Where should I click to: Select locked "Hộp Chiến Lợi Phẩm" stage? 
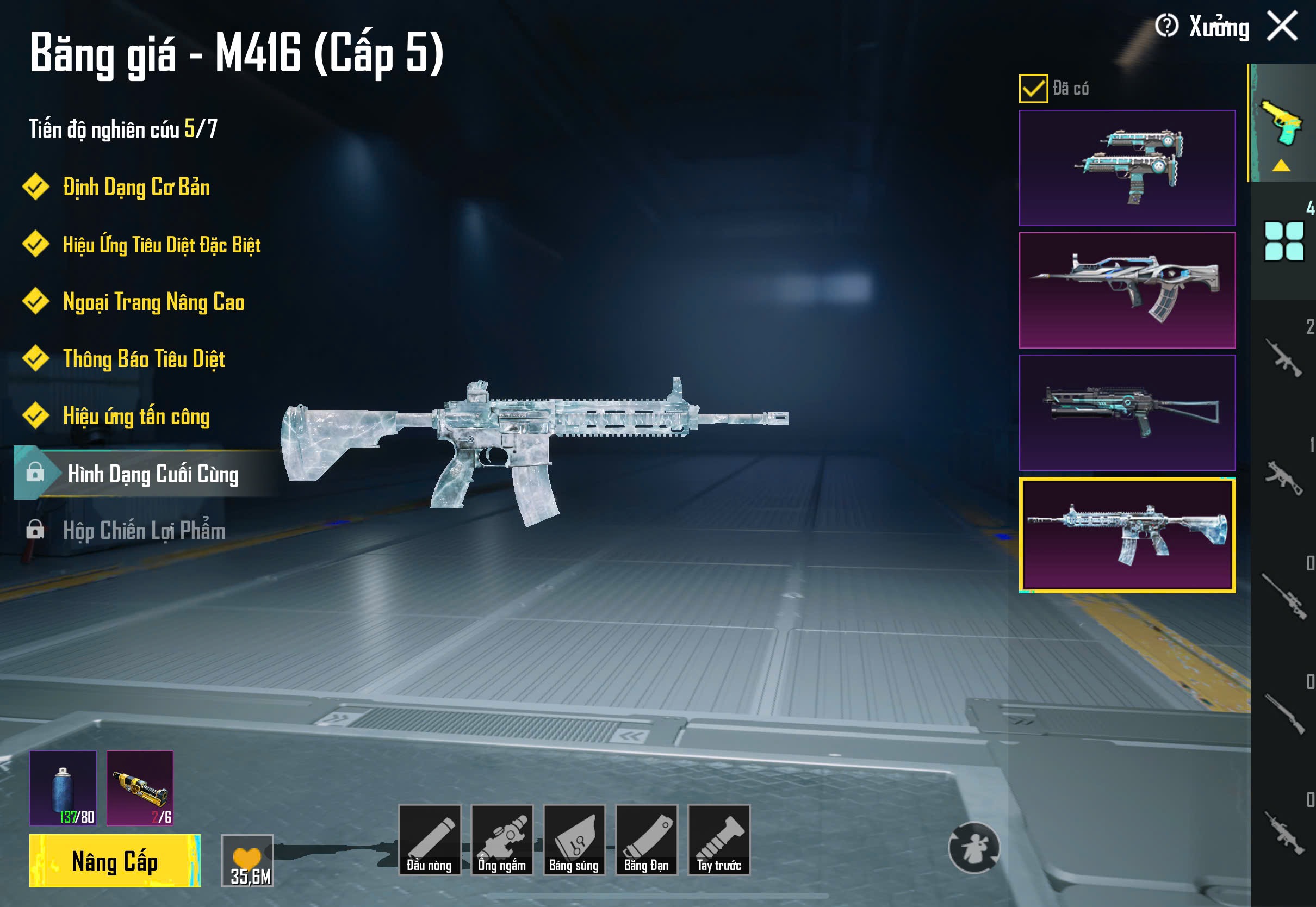(x=144, y=530)
